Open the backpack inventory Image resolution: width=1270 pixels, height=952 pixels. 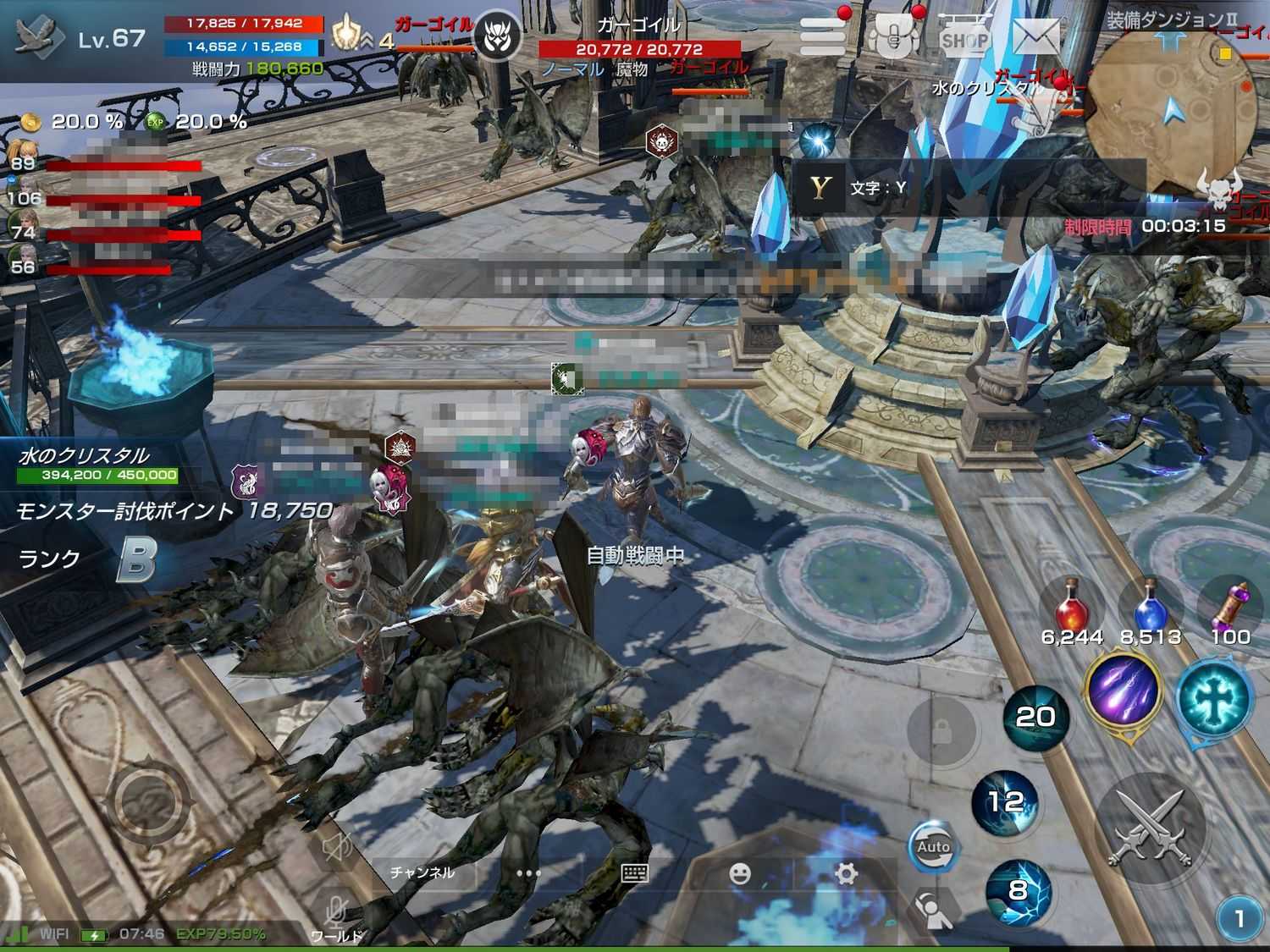pyautogui.click(x=894, y=36)
